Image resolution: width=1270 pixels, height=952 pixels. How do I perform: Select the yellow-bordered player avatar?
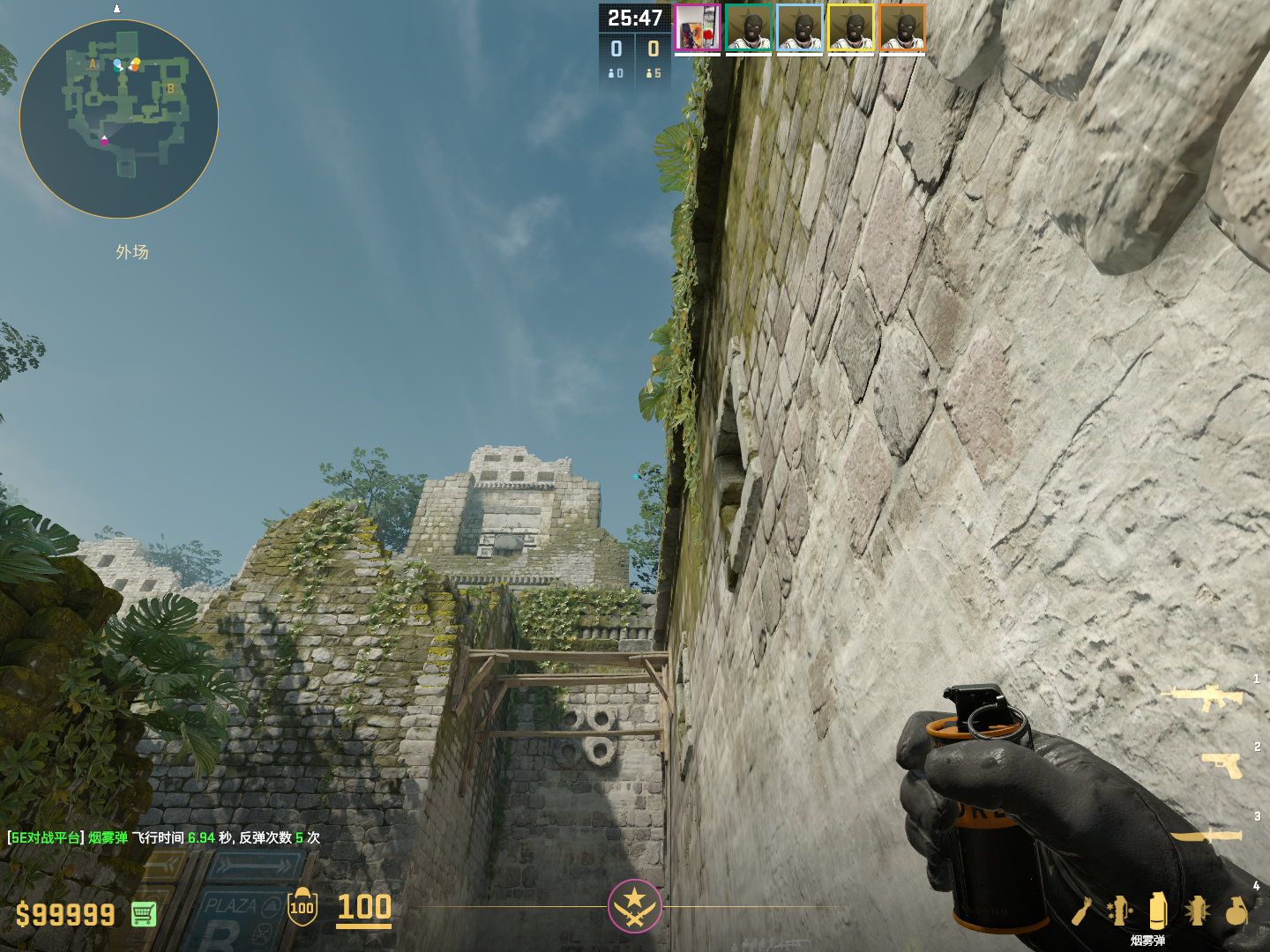click(x=851, y=28)
